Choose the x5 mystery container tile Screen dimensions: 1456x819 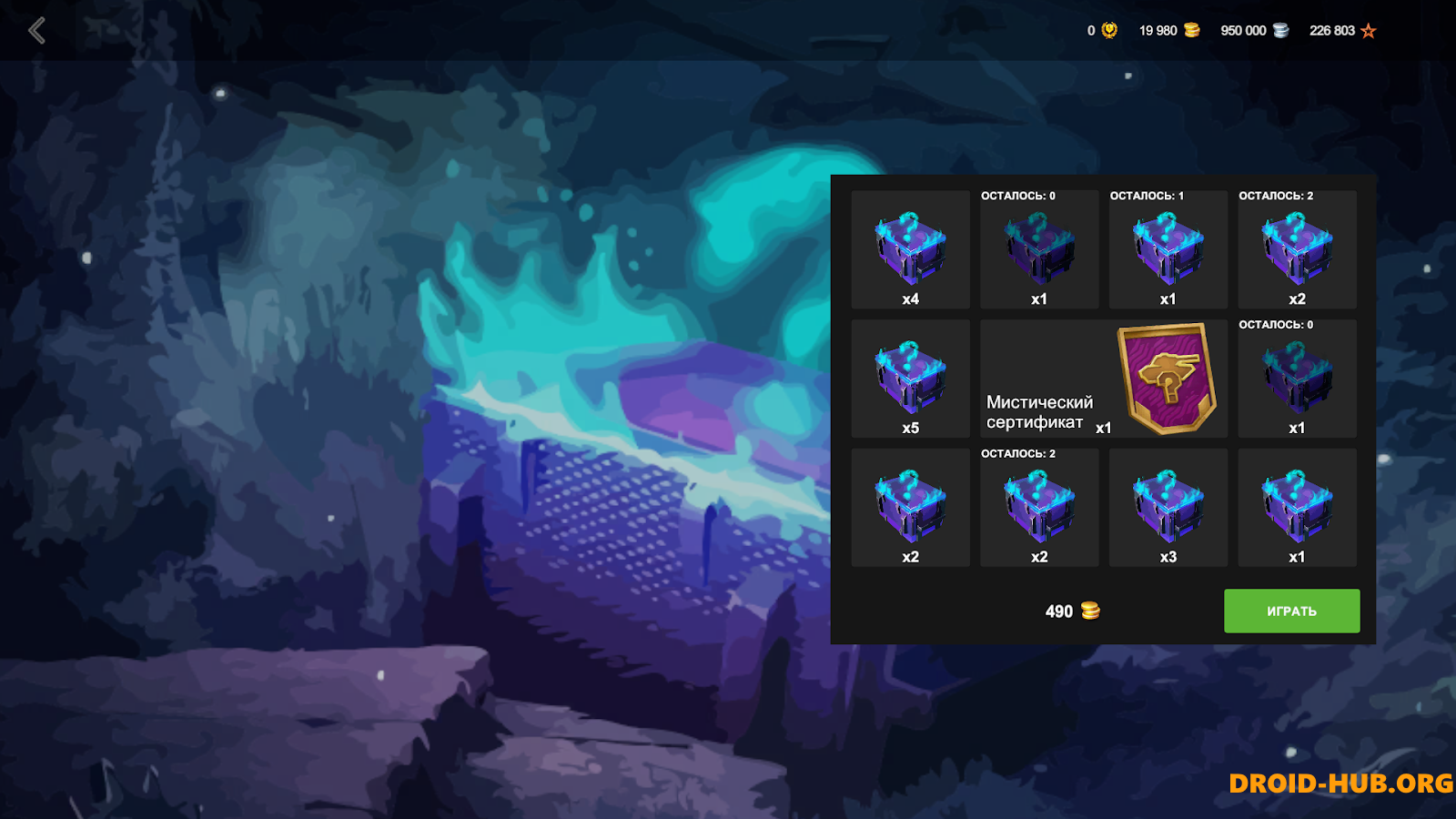(x=910, y=379)
